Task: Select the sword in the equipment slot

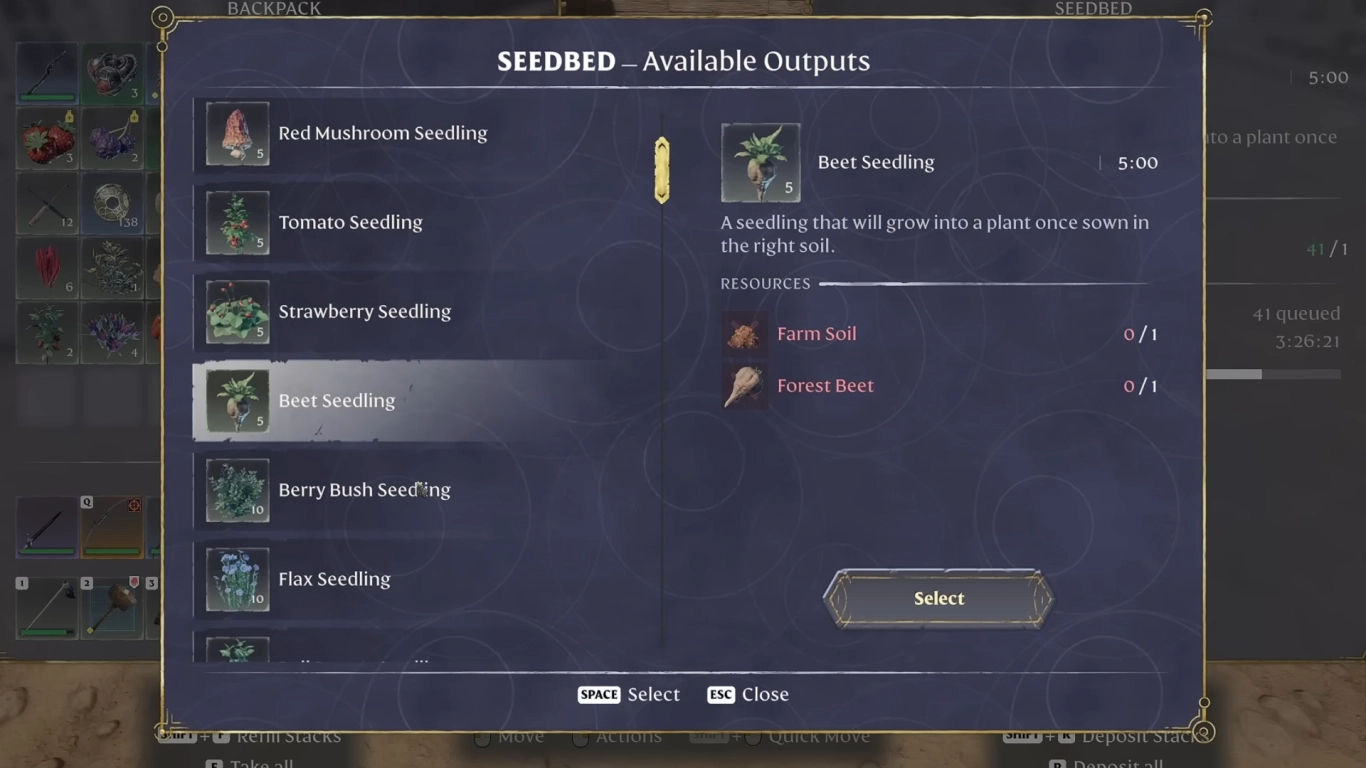Action: pyautogui.click(x=47, y=527)
